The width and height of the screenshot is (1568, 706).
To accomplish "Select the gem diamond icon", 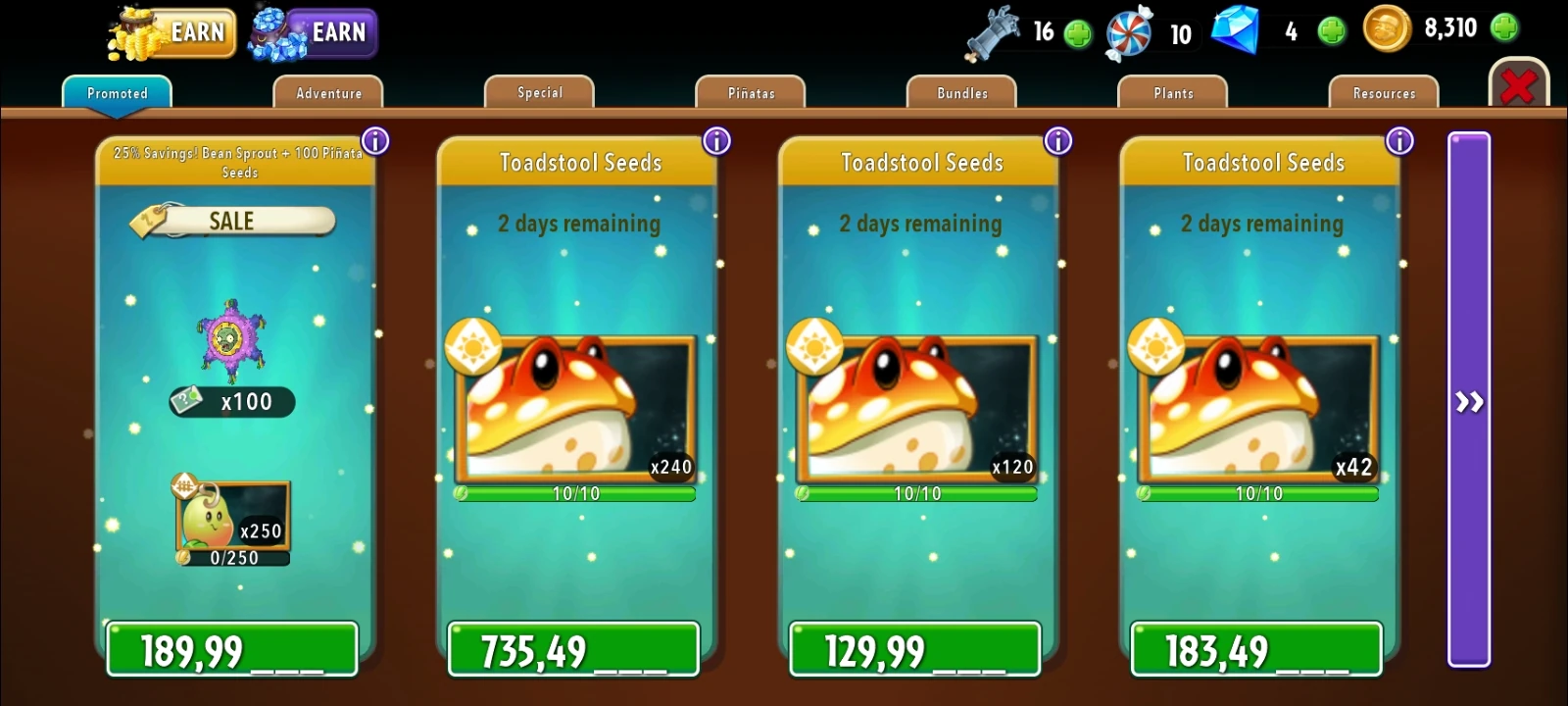I will click(x=1237, y=29).
